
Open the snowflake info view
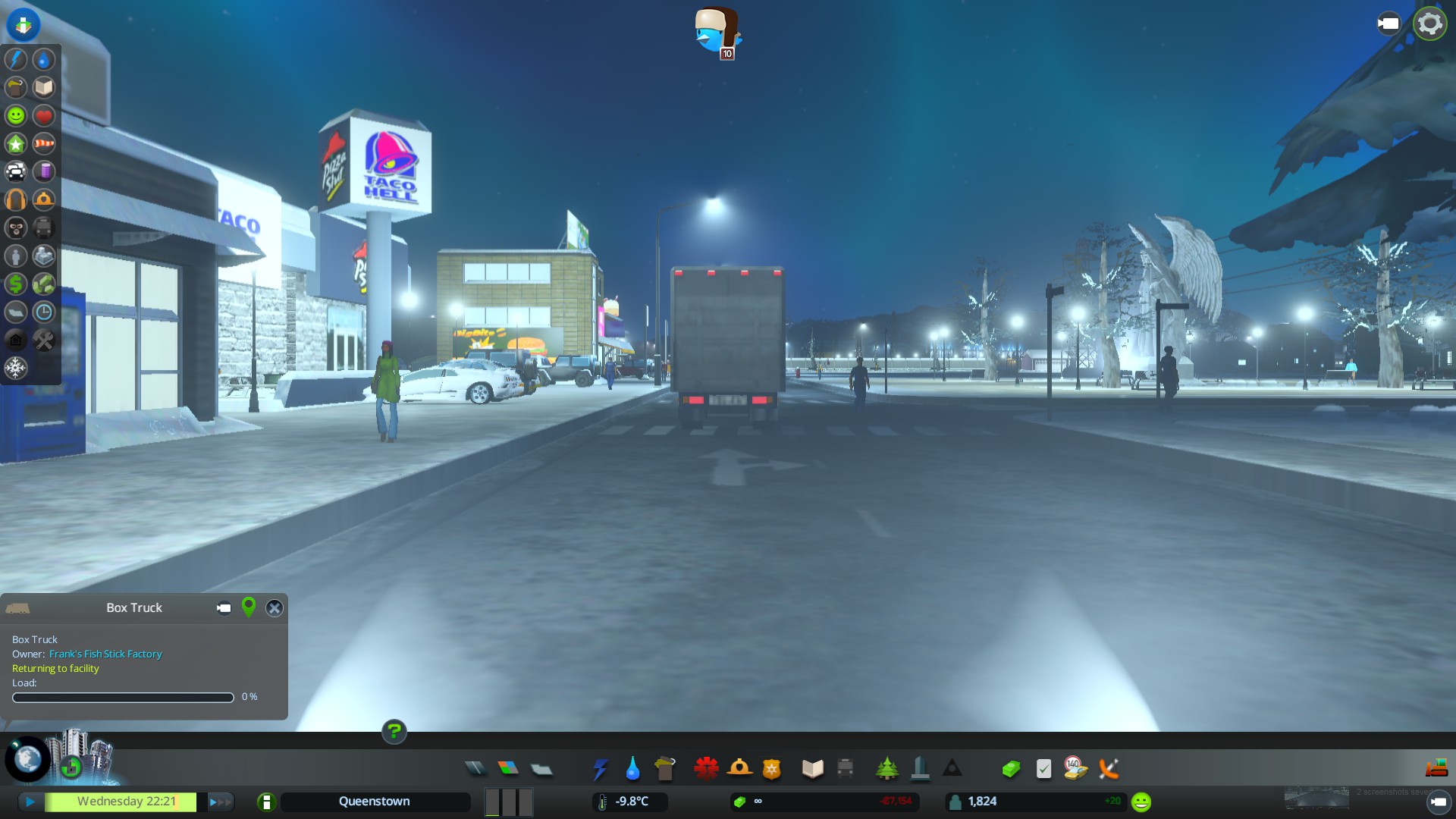click(16, 368)
